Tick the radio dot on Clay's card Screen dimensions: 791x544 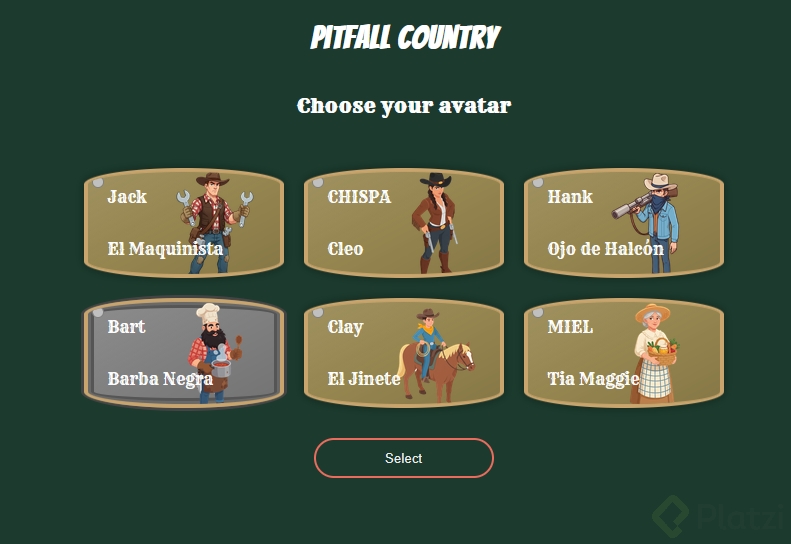pyautogui.click(x=318, y=313)
